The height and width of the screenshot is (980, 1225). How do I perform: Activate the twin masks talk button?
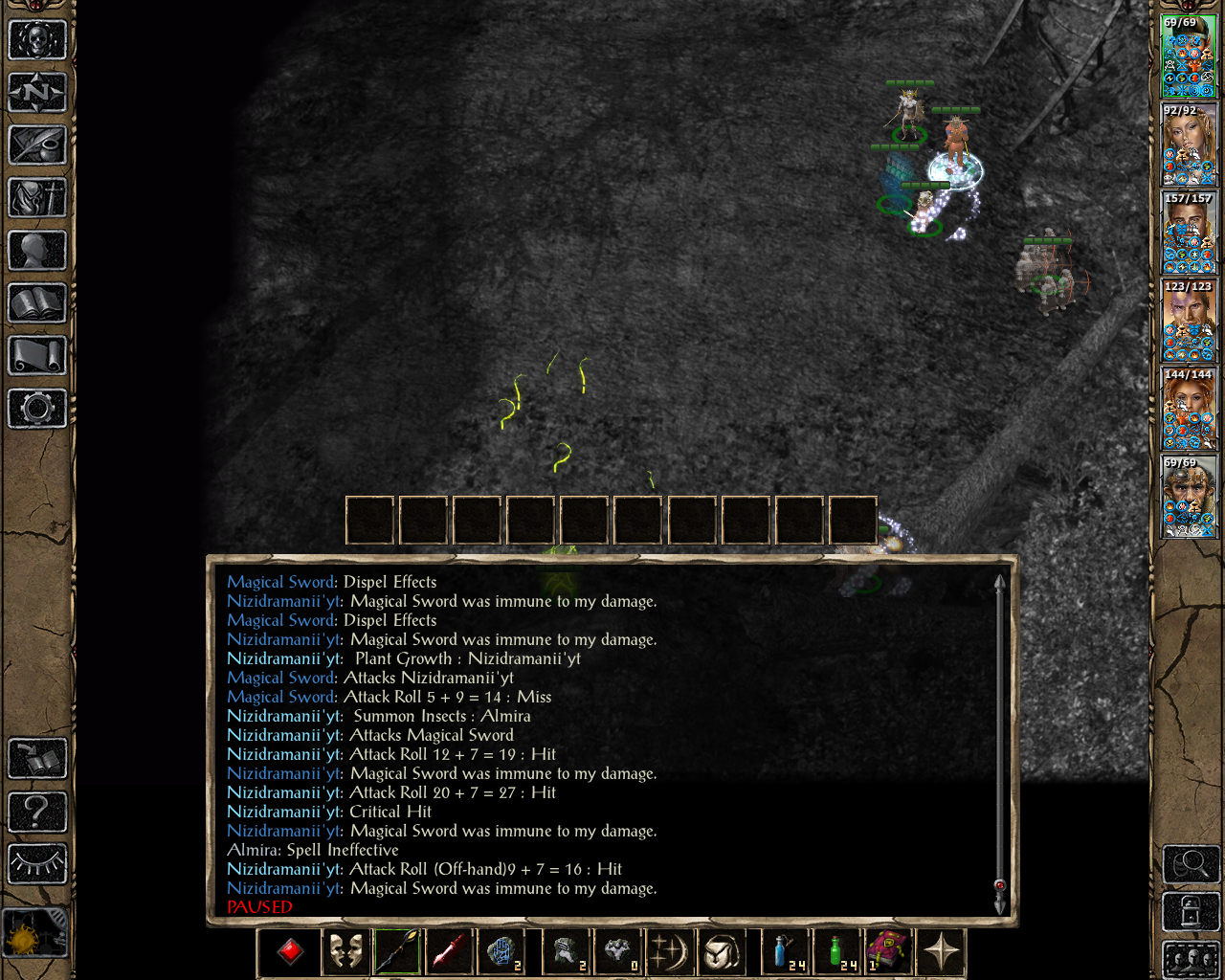(x=345, y=952)
